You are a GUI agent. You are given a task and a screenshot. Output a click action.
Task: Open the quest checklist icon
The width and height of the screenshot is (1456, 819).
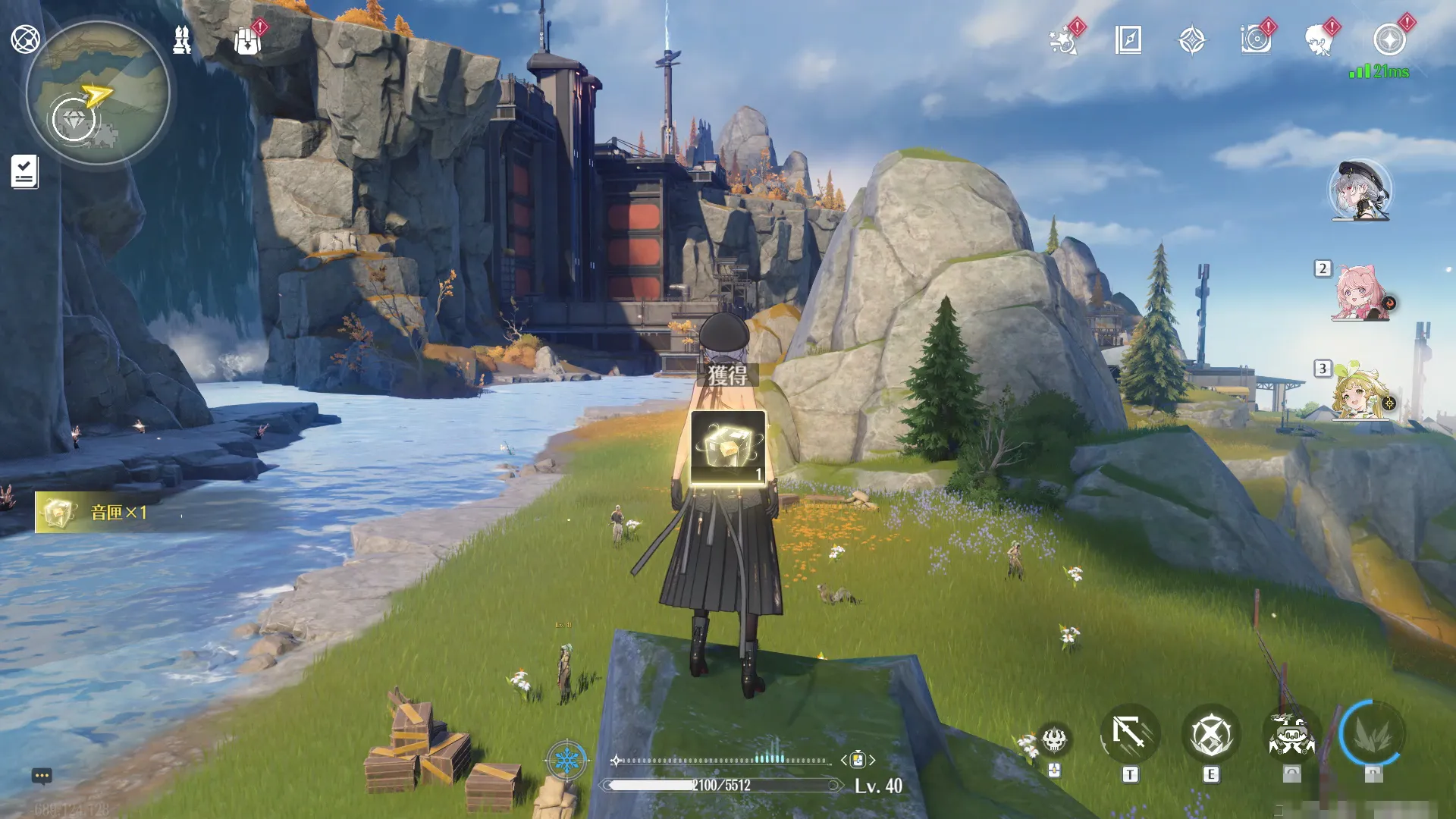(x=24, y=171)
